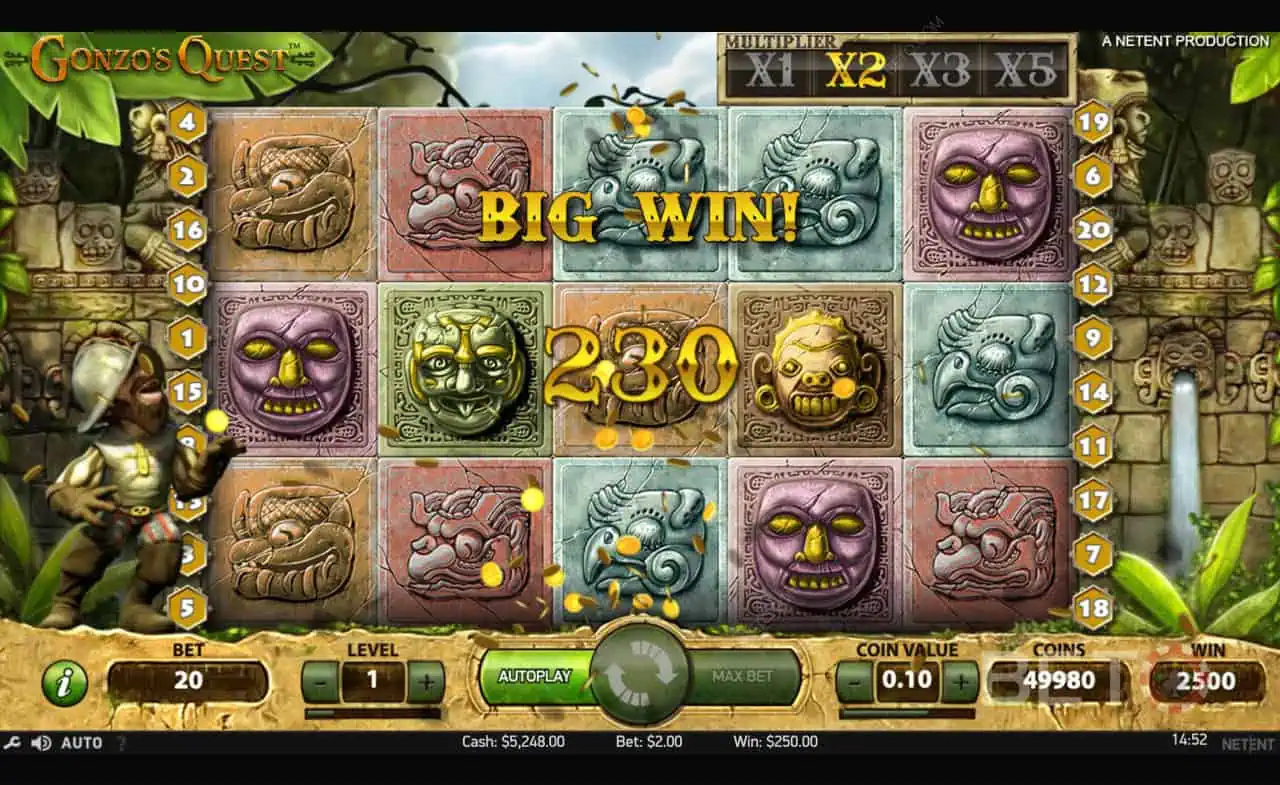Spin the reels with the circular spin button
The image size is (1280, 785).
(639, 675)
